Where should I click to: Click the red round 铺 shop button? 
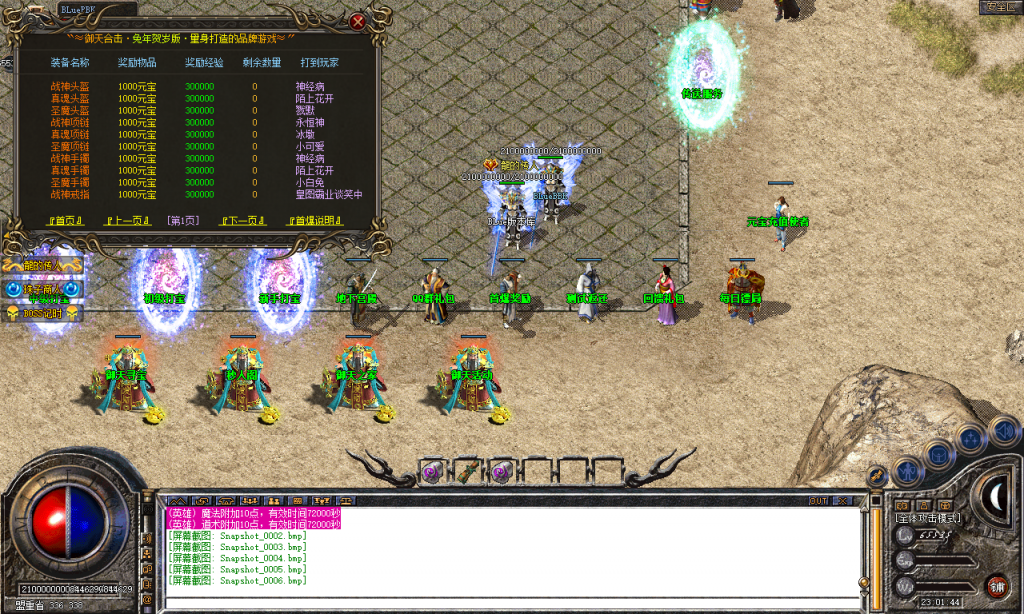point(996,585)
